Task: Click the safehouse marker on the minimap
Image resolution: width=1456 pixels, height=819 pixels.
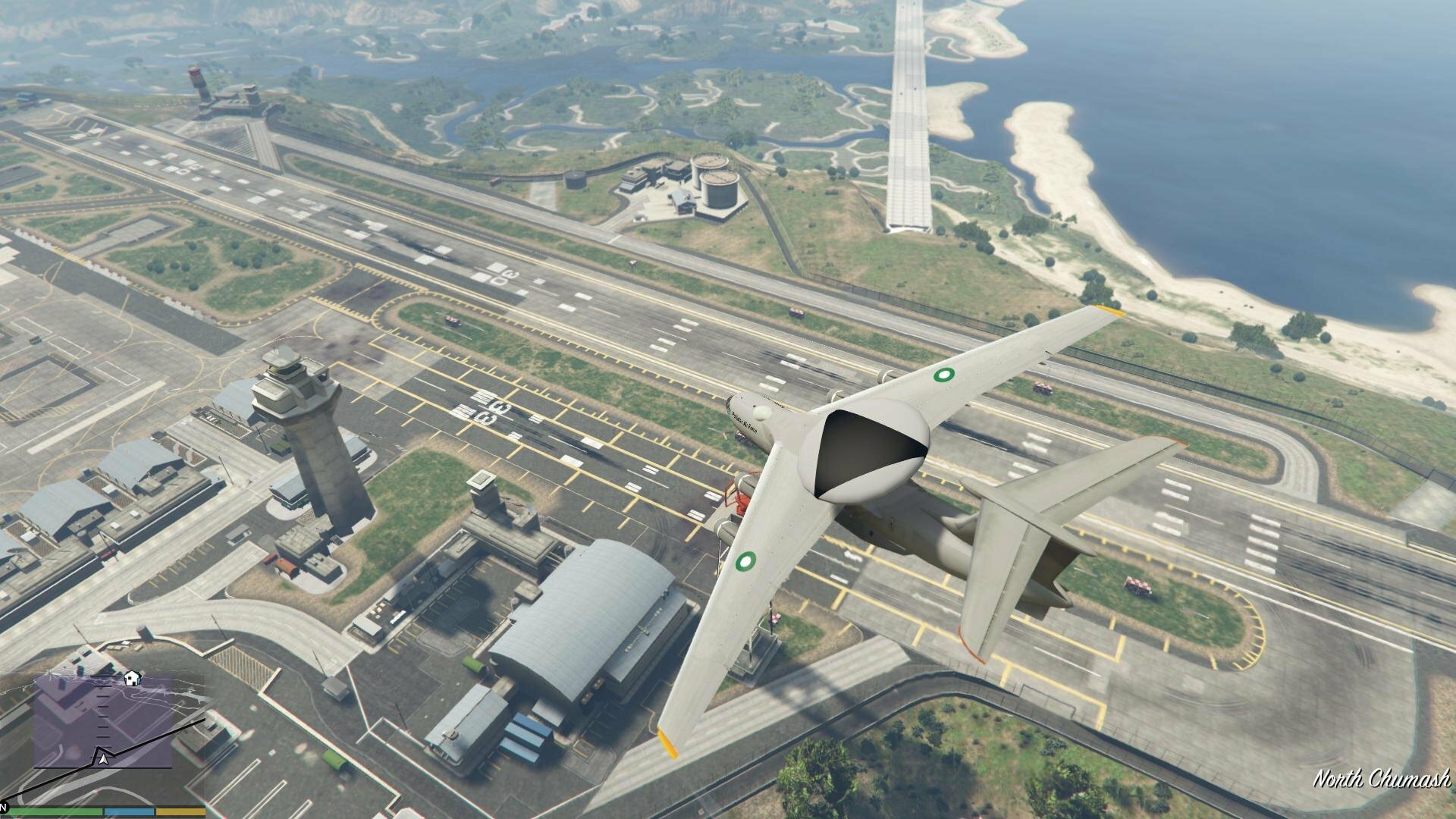Action: [x=132, y=677]
